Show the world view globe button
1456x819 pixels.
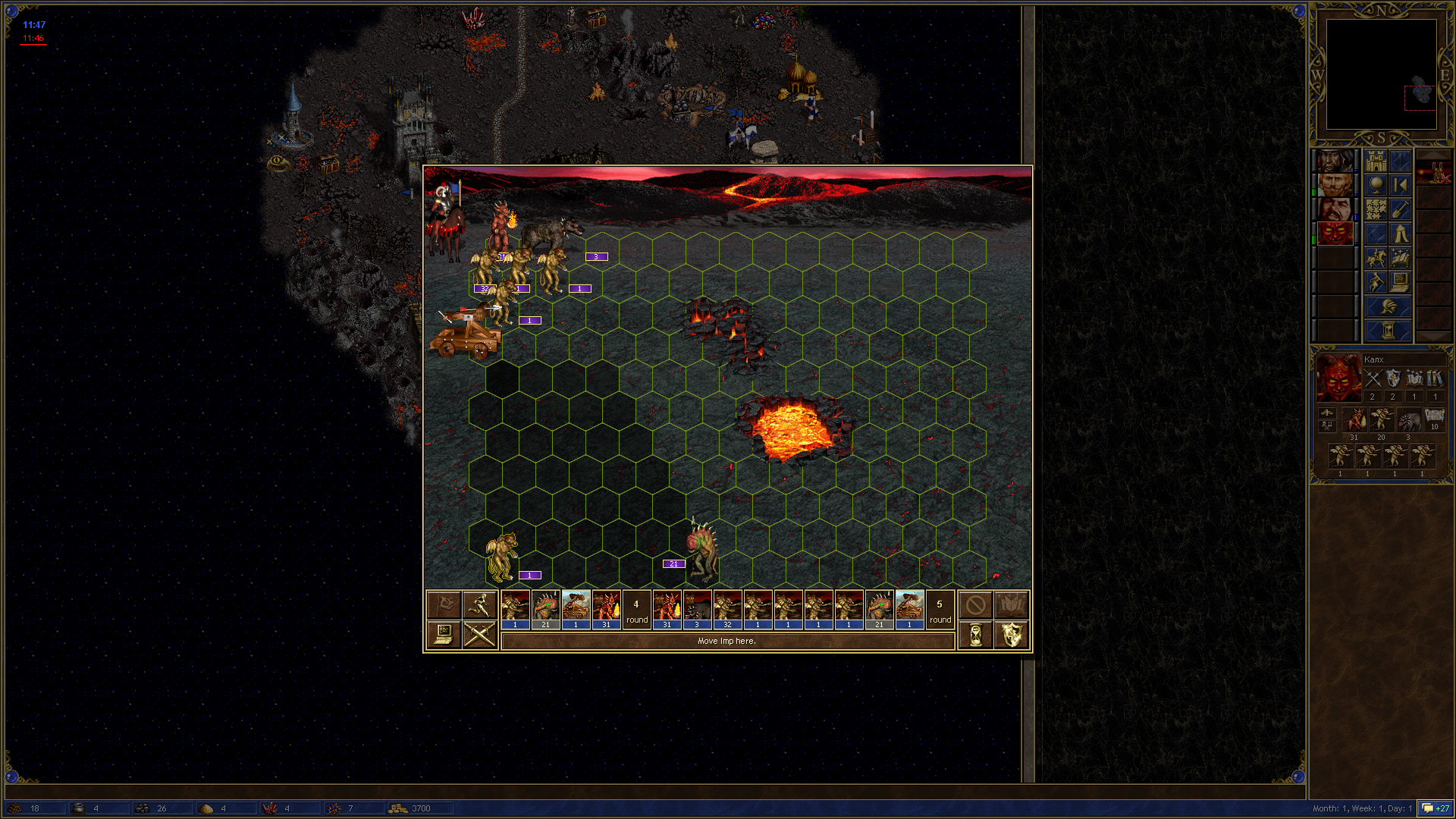tap(1376, 185)
